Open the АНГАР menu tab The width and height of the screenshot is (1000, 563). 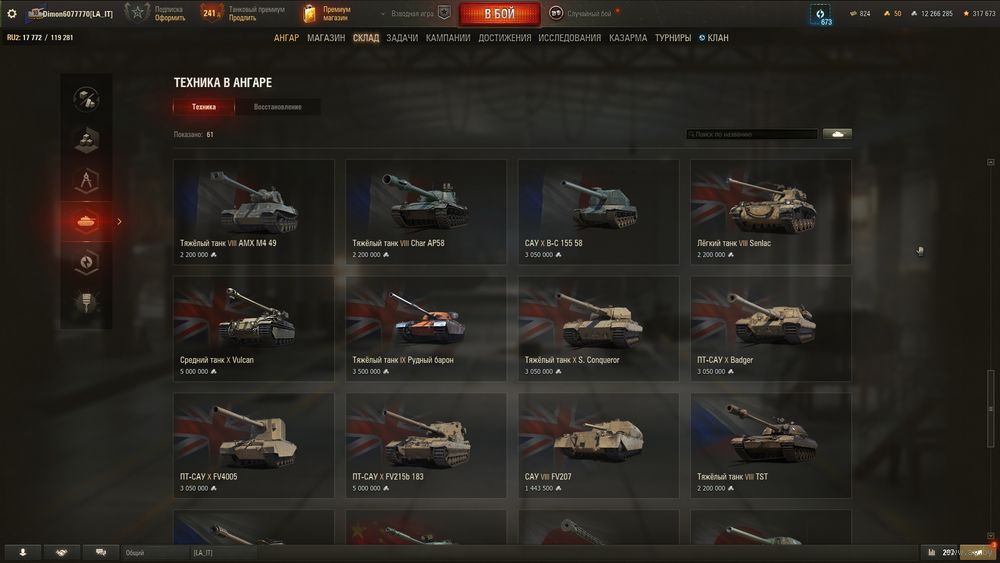pyautogui.click(x=286, y=38)
